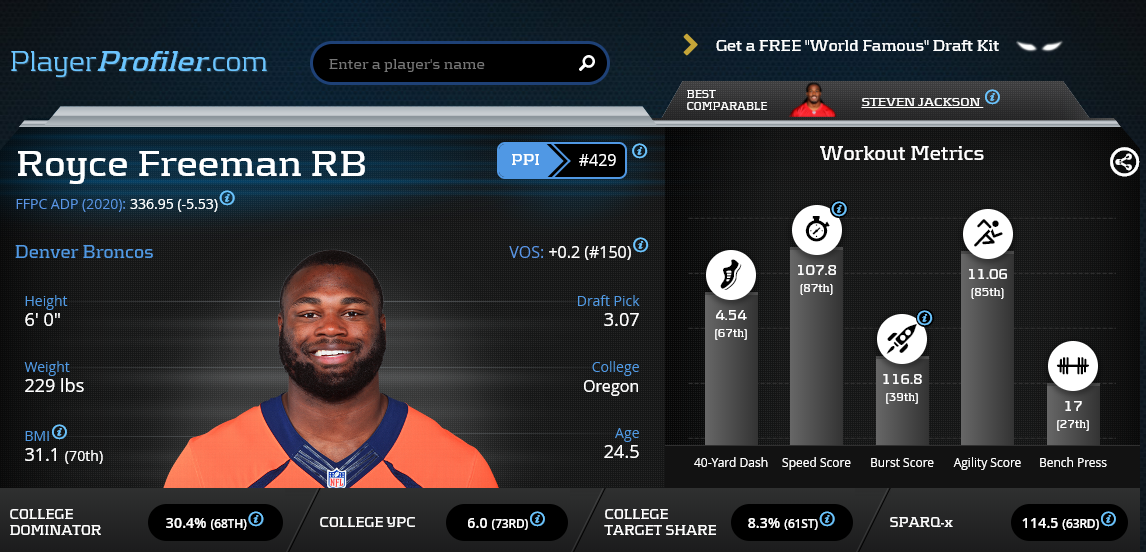1146x552 pixels.
Task: Show info about FFPC ADP (2020)
Action: click(x=228, y=198)
